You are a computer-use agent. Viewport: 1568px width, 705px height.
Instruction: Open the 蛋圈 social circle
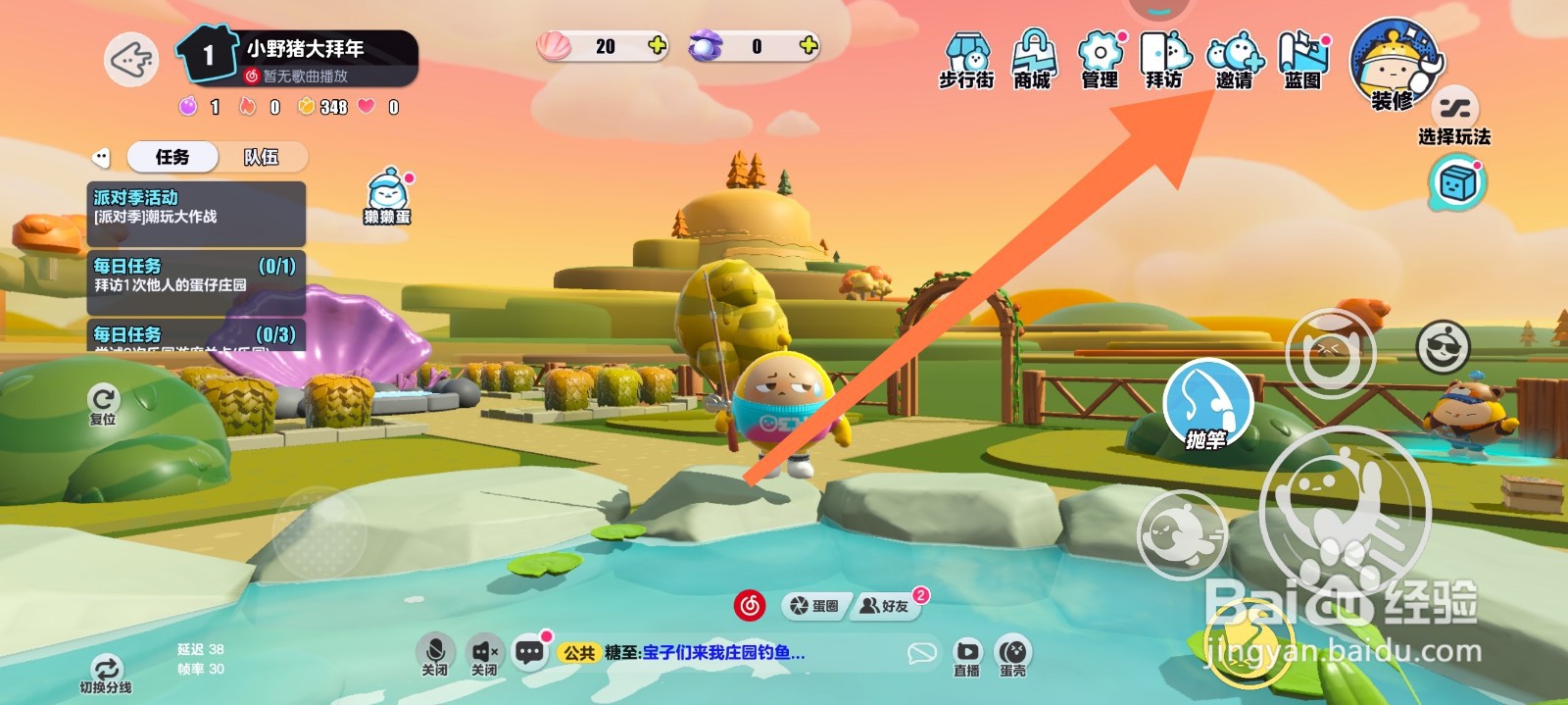pos(815,606)
